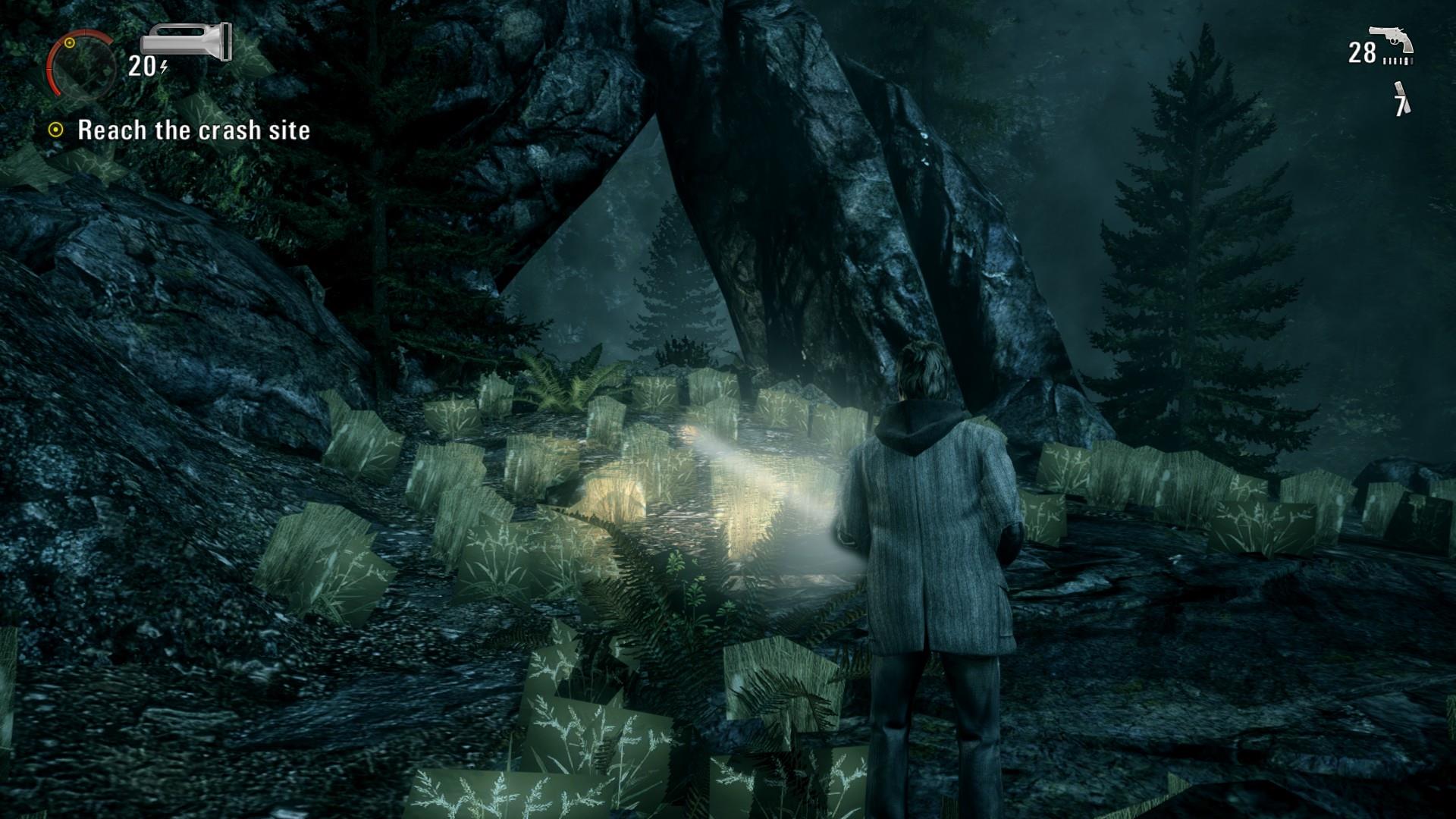Select the flashlight battery icon
The image size is (1456, 819).
(x=186, y=42)
